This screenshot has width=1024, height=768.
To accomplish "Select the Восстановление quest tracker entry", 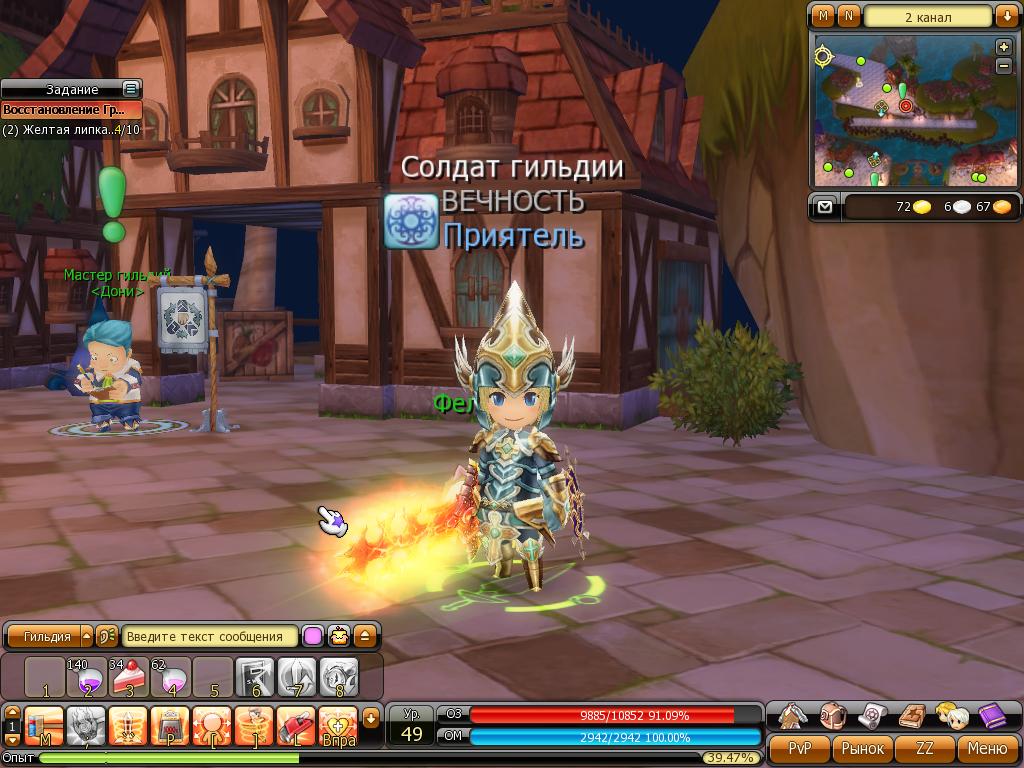I will coord(70,110).
